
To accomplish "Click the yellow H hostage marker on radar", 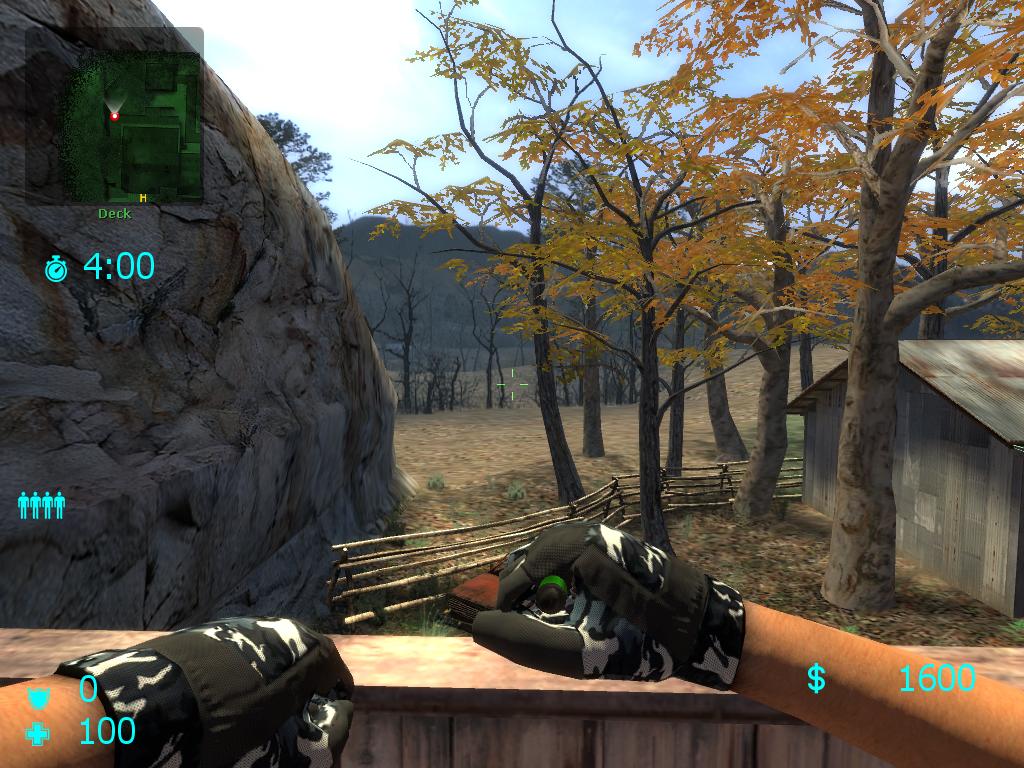I will click(x=143, y=197).
